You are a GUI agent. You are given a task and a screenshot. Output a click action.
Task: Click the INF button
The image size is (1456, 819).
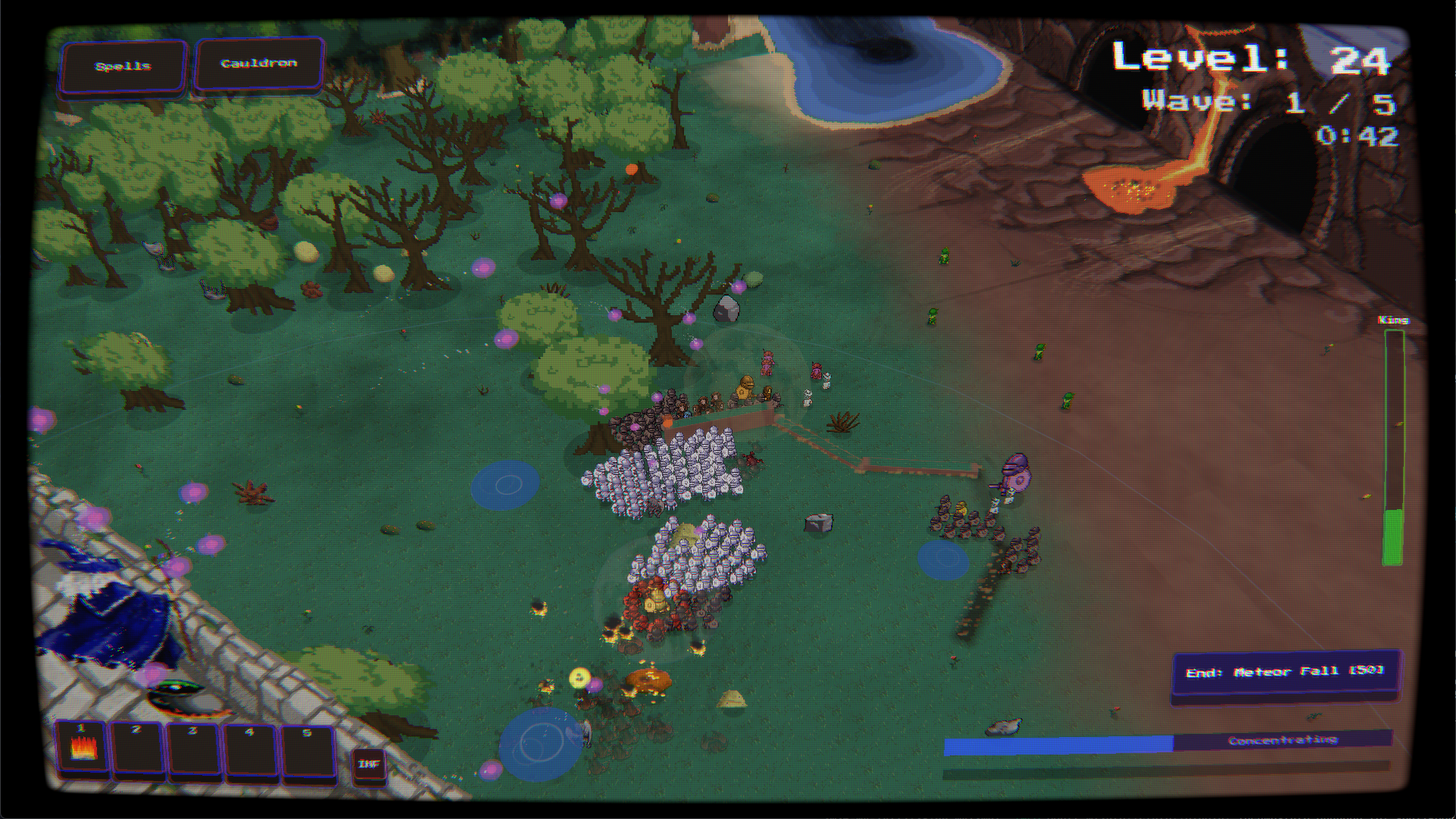(369, 764)
